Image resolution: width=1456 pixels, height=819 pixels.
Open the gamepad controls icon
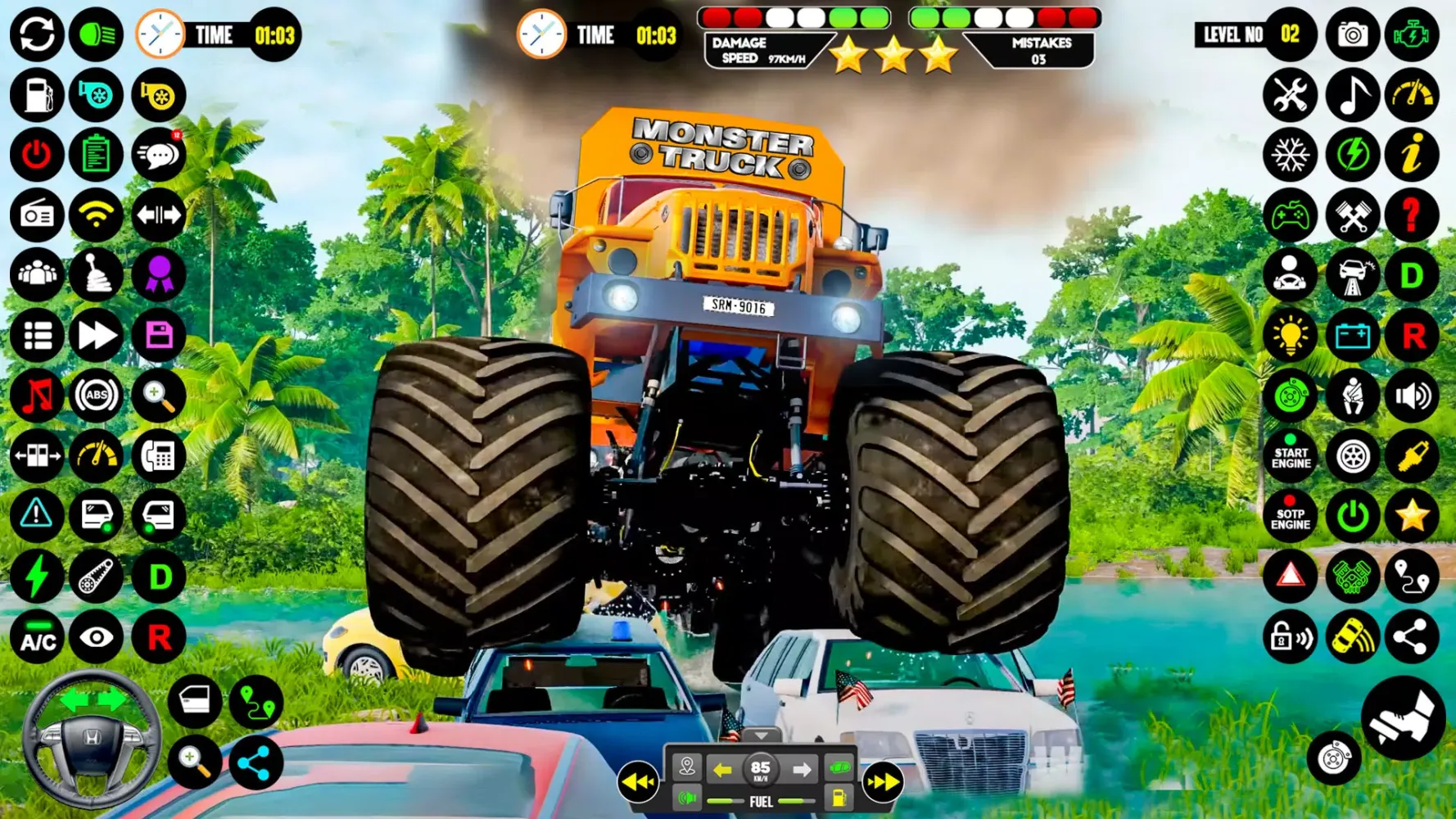pyautogui.click(x=1290, y=215)
